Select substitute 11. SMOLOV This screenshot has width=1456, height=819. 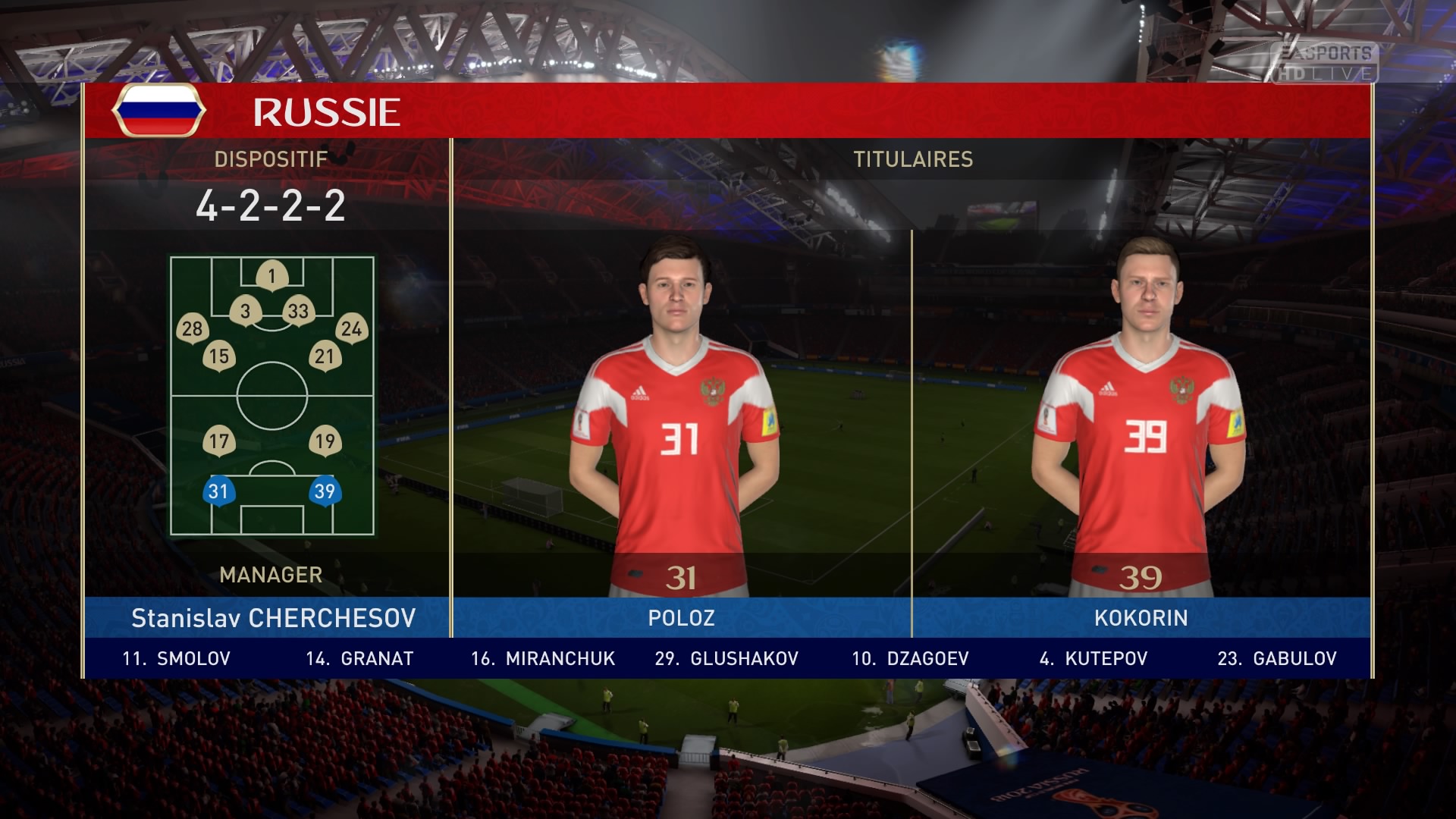coord(177,658)
